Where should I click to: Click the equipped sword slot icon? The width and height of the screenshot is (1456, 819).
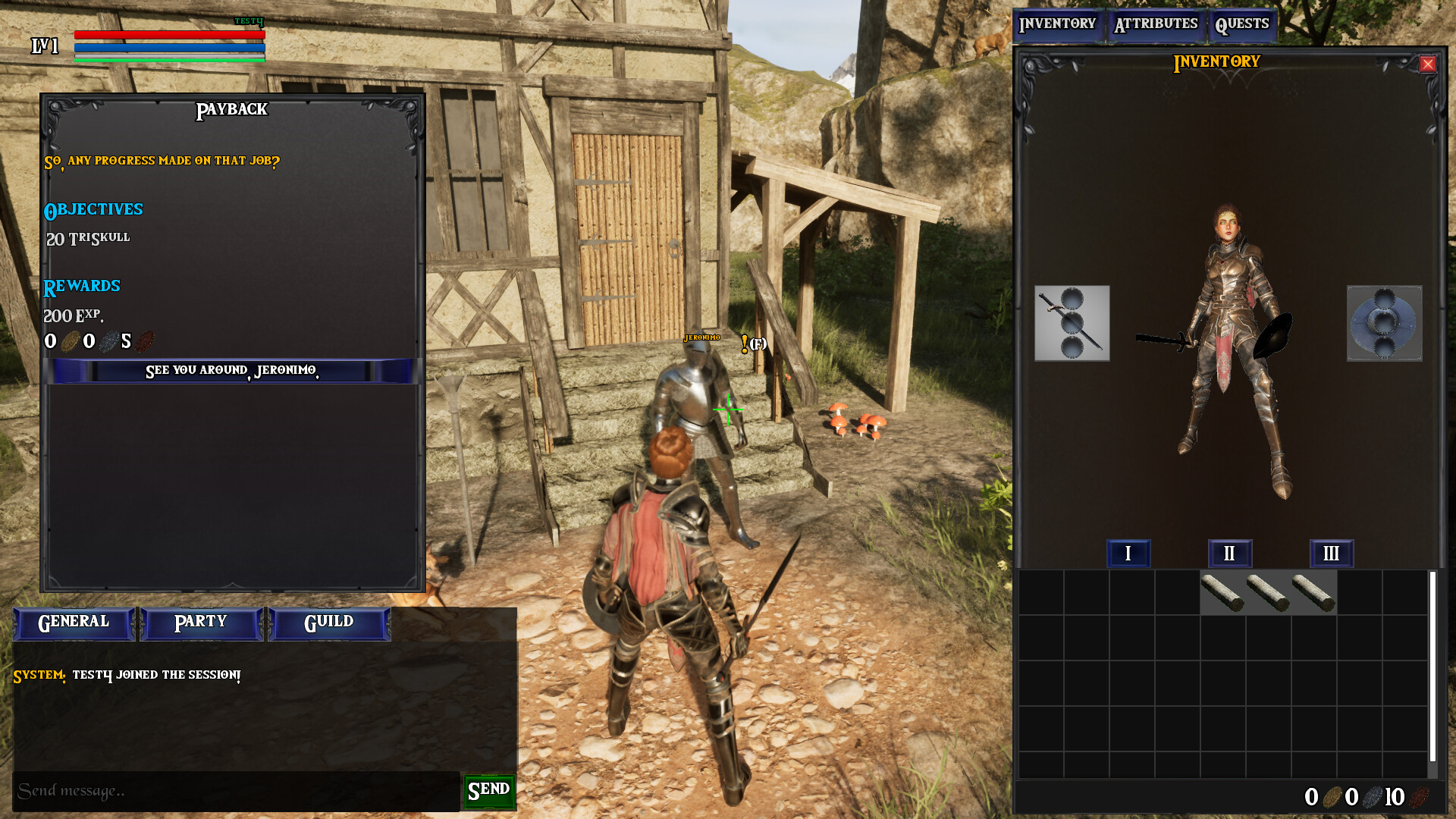click(x=1072, y=324)
